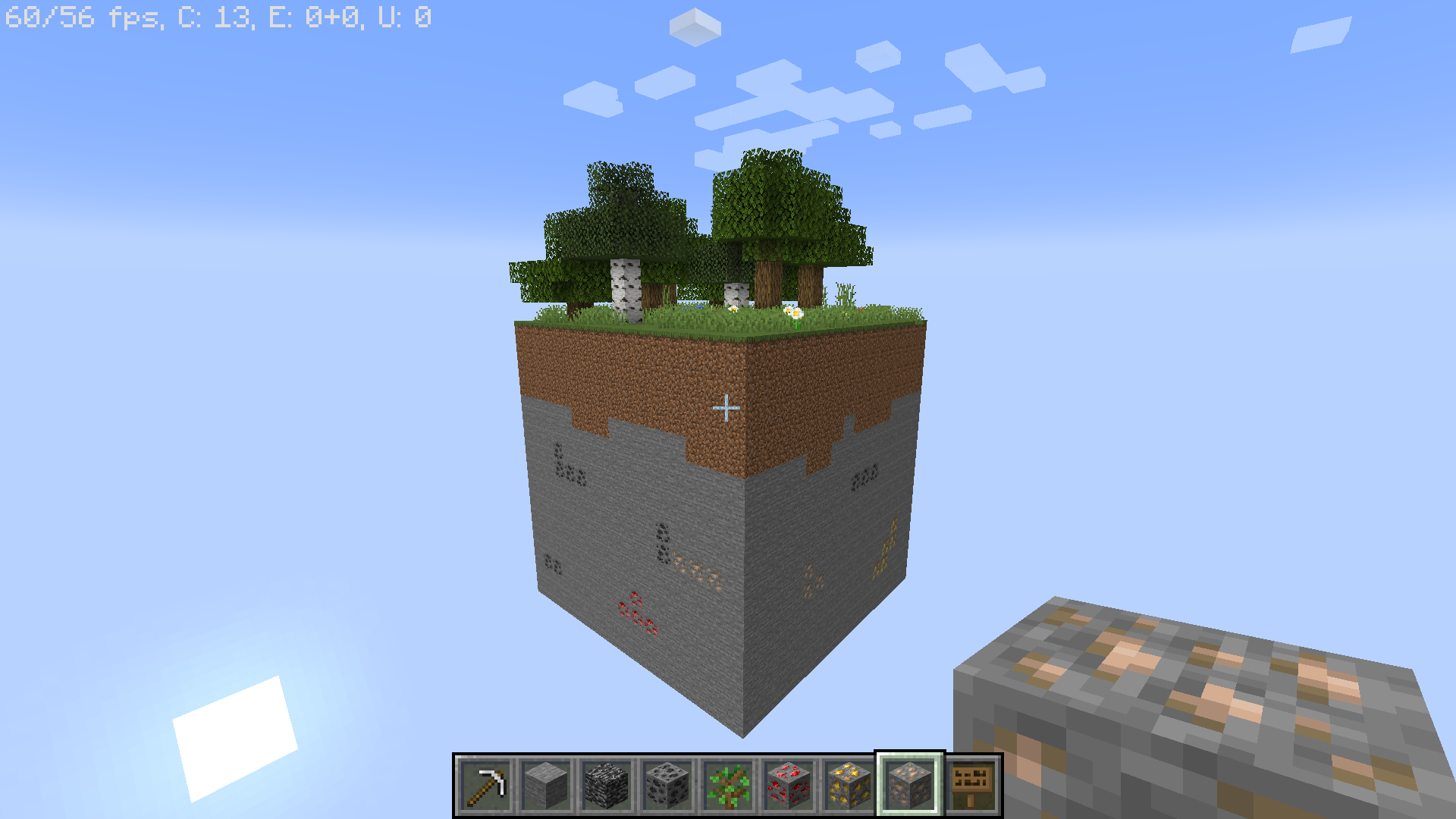This screenshot has height=819, width=1456.
Task: Click a cloud near the top of the sky
Action: [694, 27]
